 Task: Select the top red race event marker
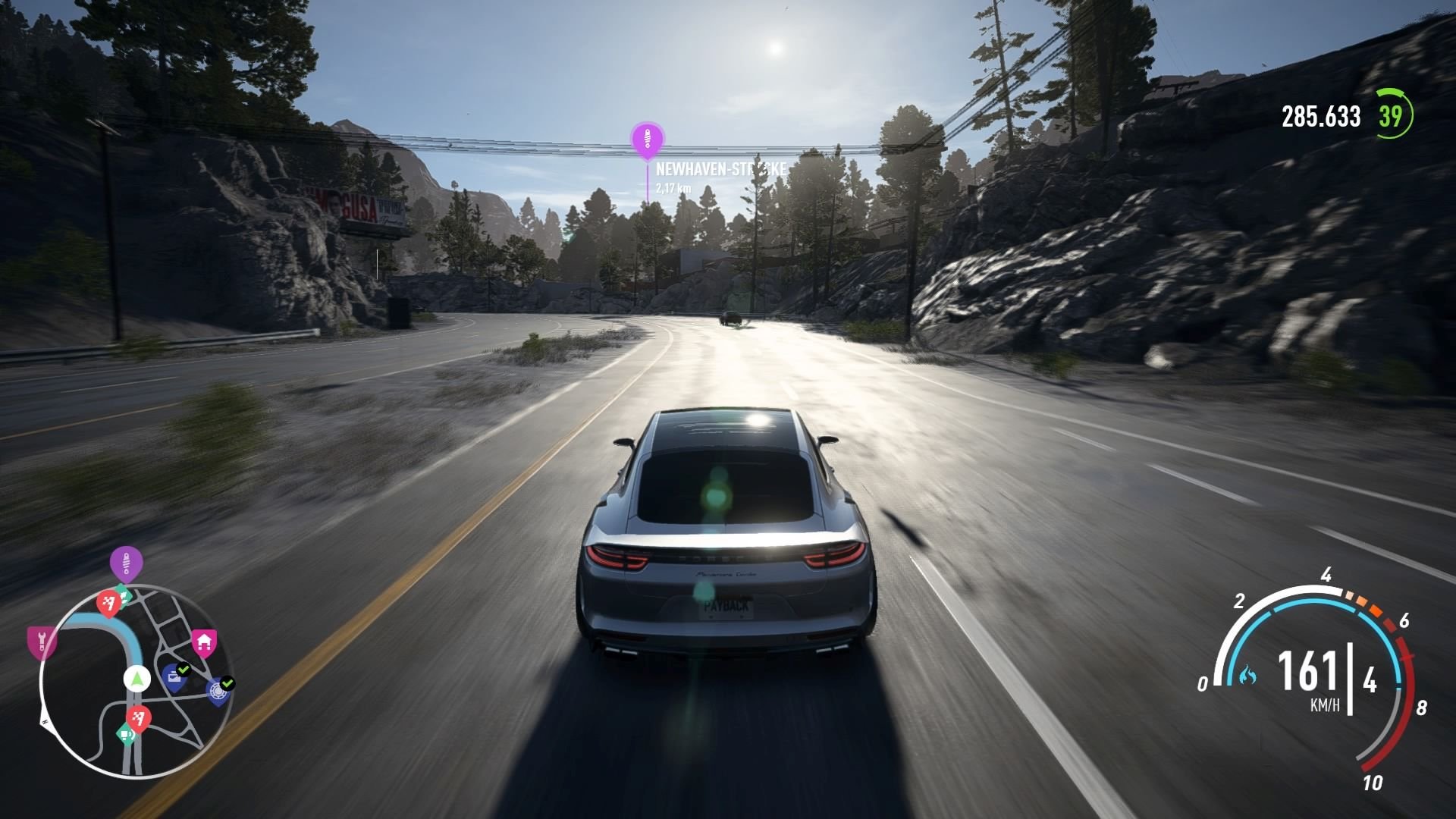pos(108,603)
